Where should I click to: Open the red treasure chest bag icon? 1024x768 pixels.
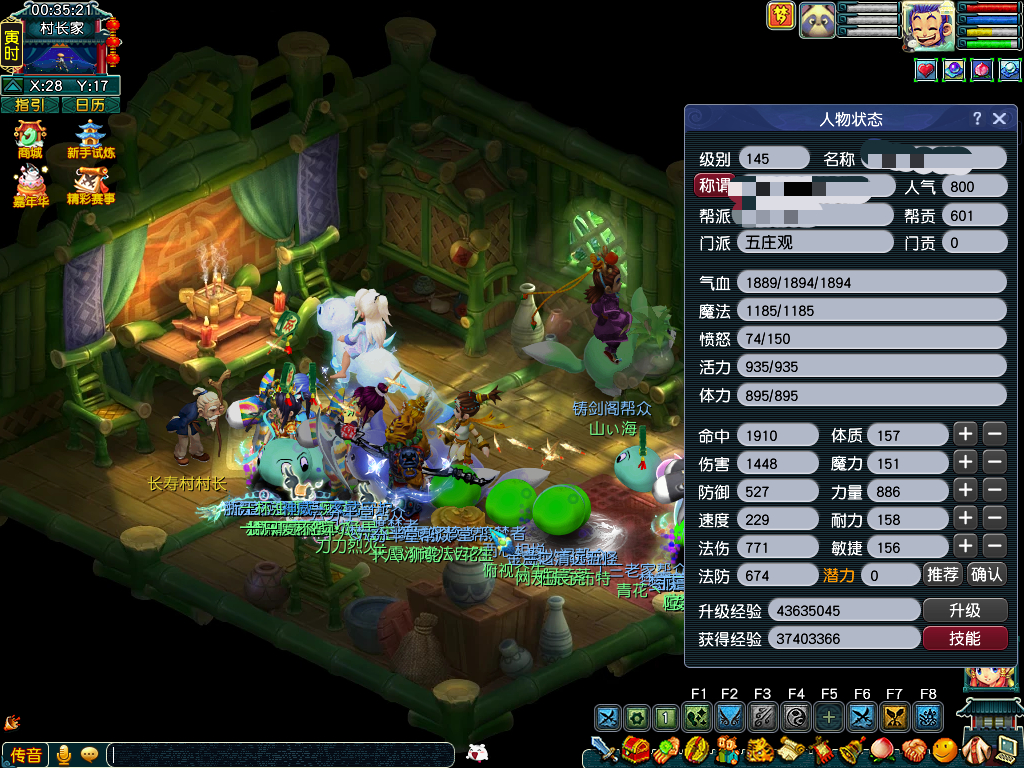pos(634,748)
